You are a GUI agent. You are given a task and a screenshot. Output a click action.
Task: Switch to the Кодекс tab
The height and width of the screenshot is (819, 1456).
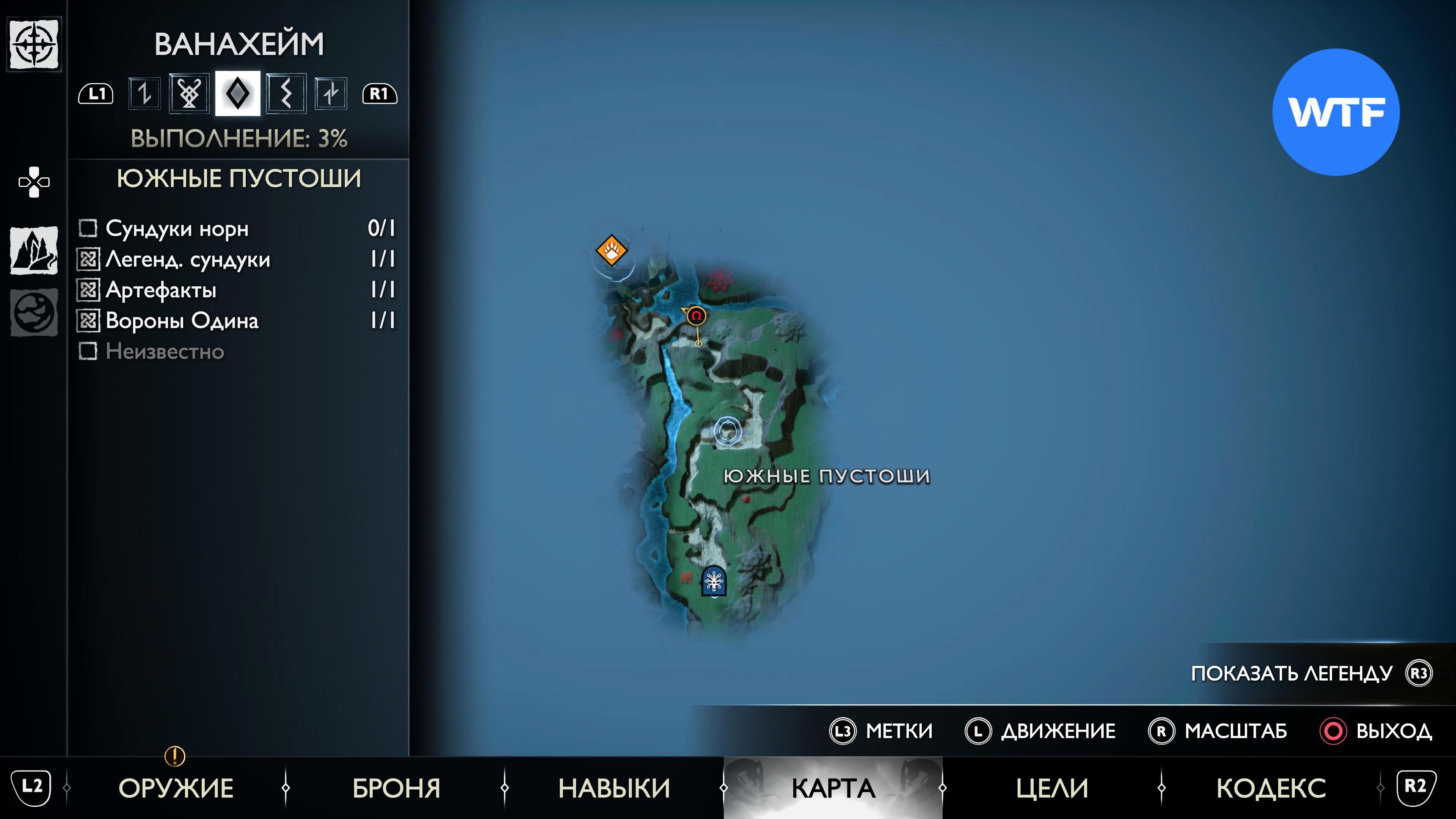tap(1271, 788)
